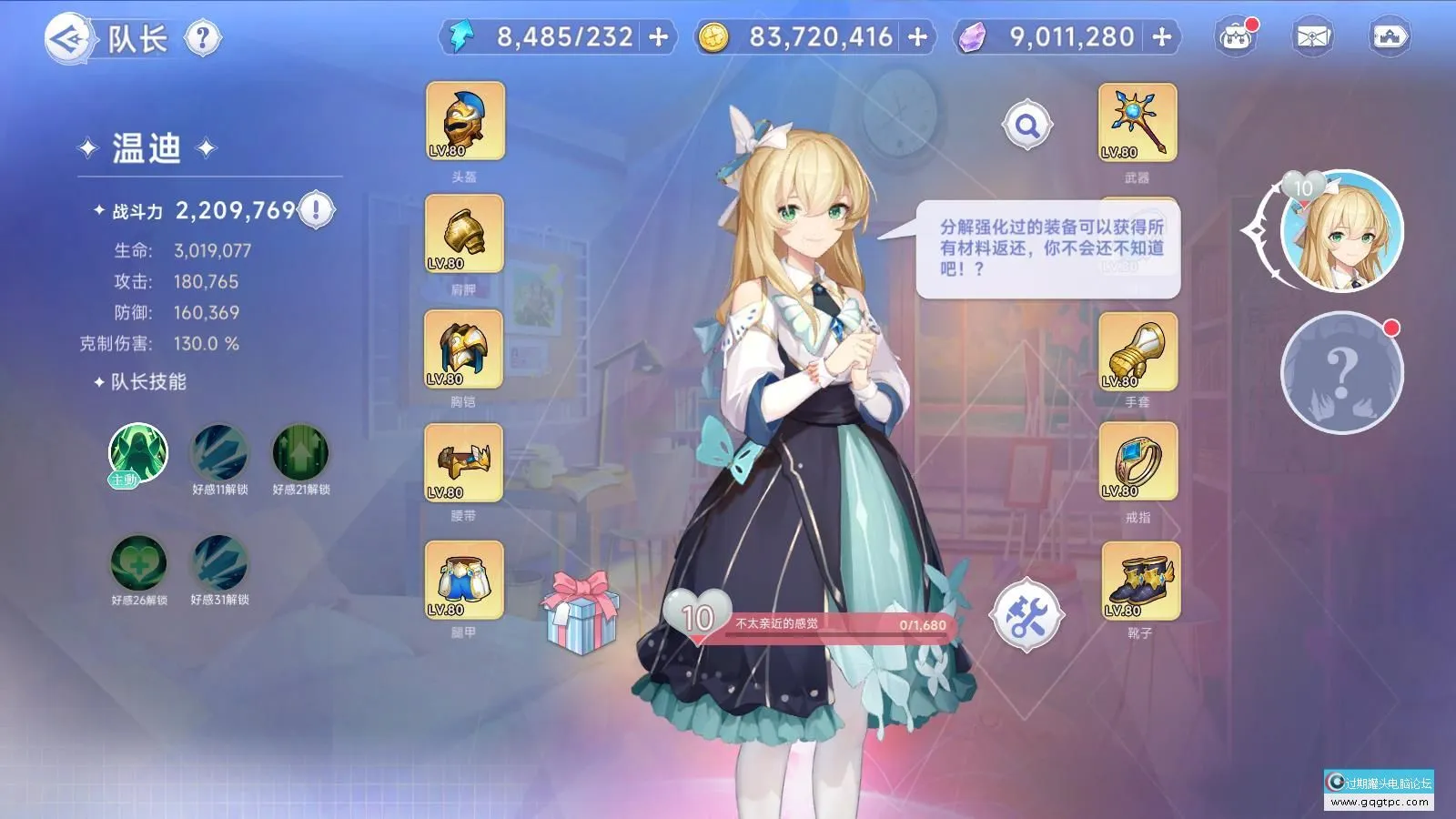Select the shoulder armor equipment slot

464,234
